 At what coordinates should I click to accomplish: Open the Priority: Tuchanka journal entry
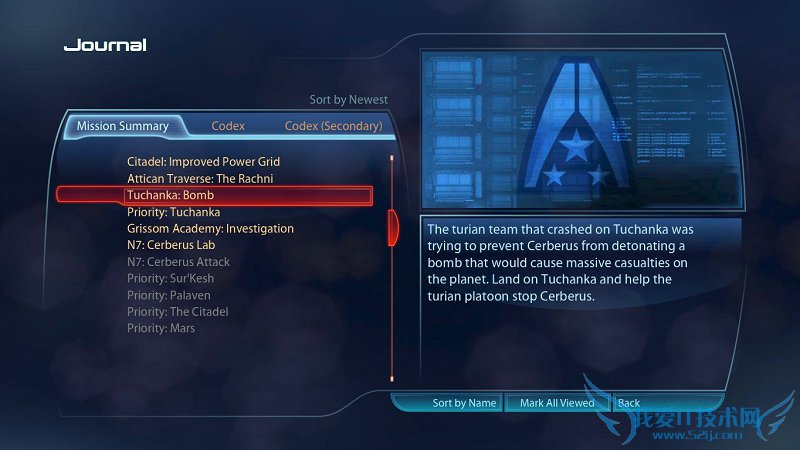(x=174, y=212)
